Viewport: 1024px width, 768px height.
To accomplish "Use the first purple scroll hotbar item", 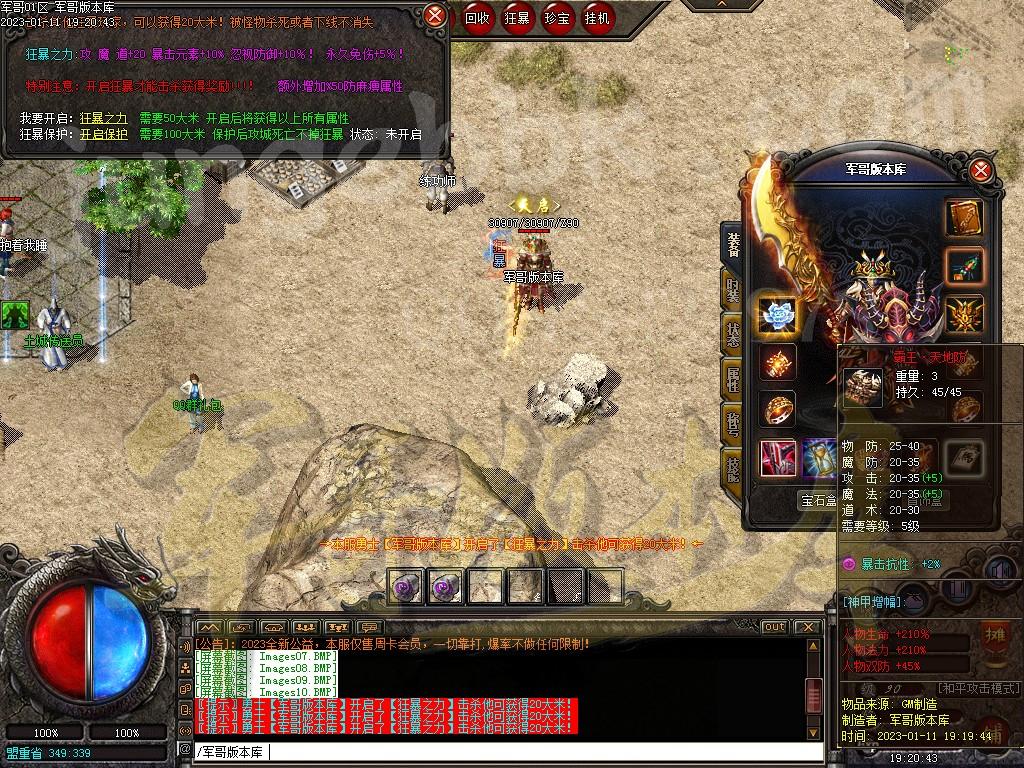I will click(406, 586).
